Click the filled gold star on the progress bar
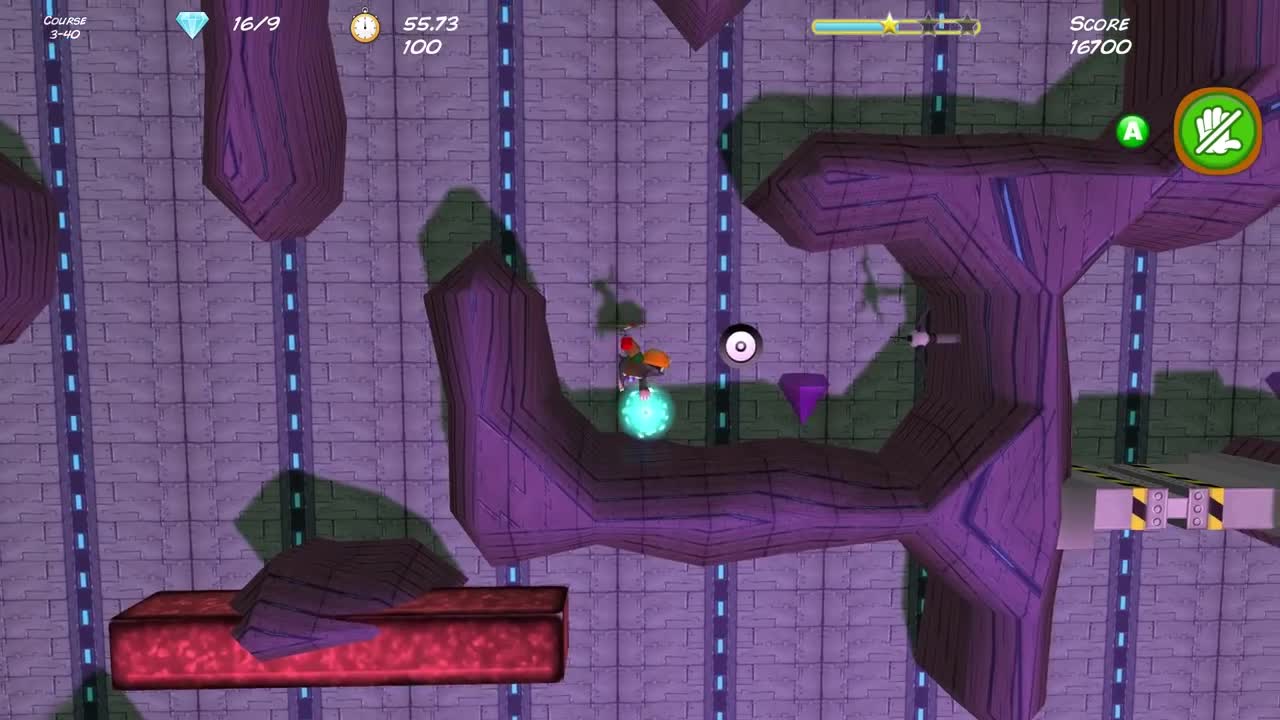Screen dimensions: 1280x720 [889, 26]
